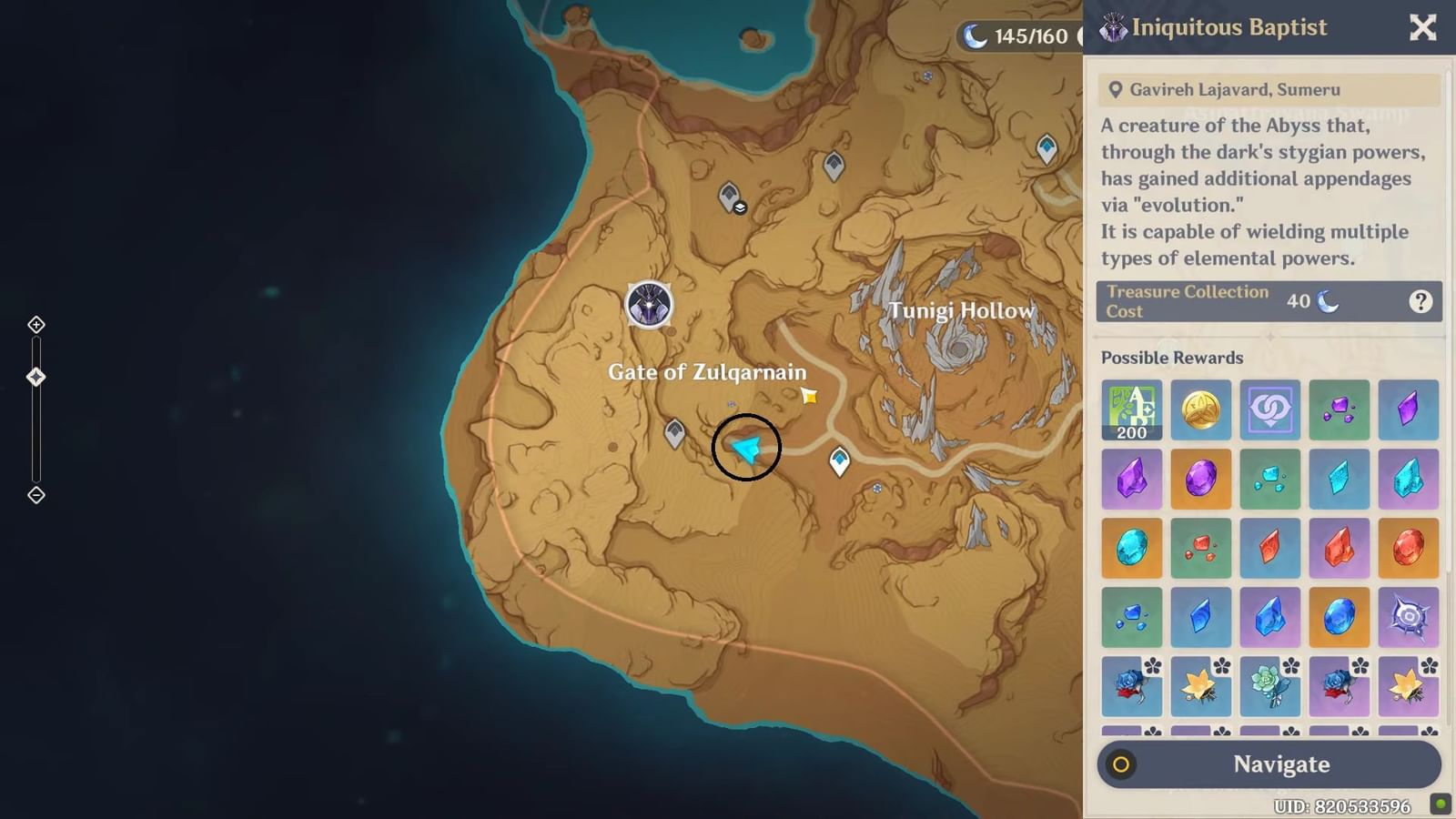Select the round blue gemstone reward icon
This screenshot has height=819, width=1456.
[x=1340, y=617]
